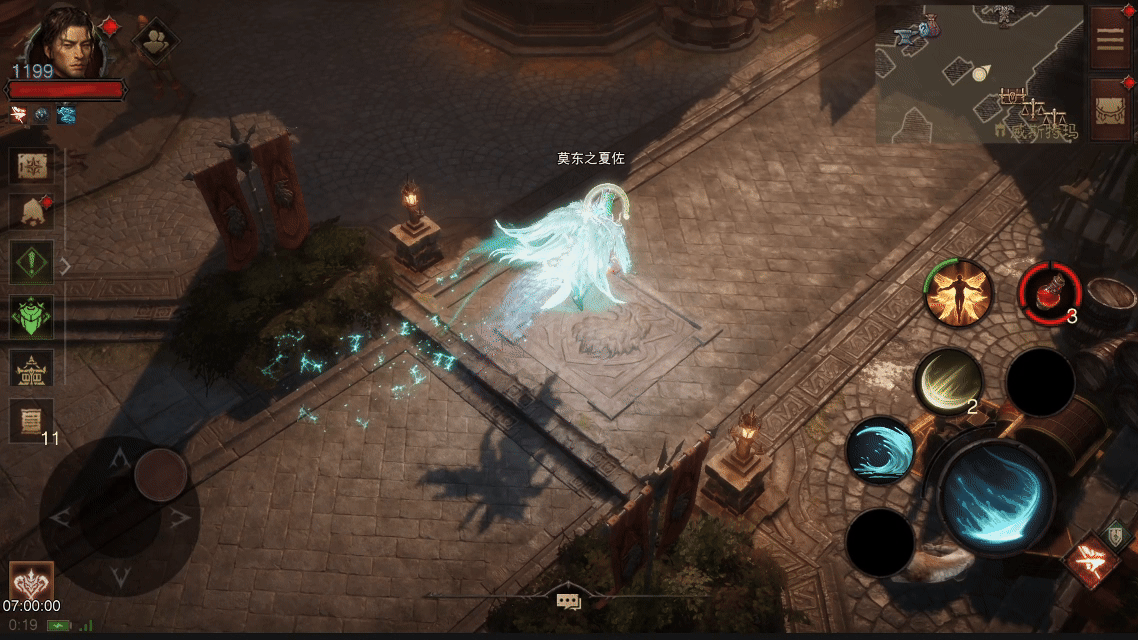Open the compass star icon in sidebar

click(31, 165)
